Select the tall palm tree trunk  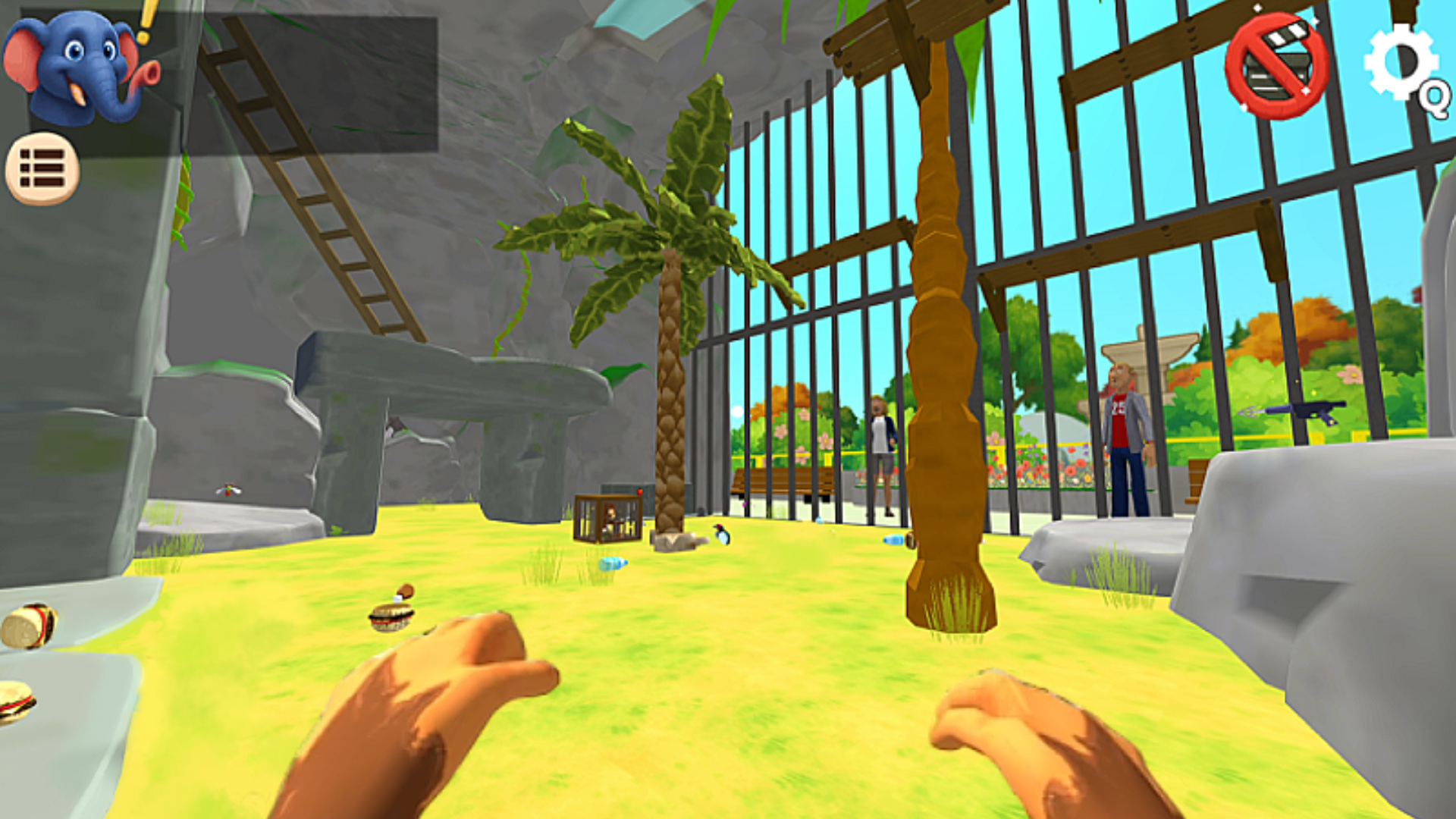pos(940,341)
